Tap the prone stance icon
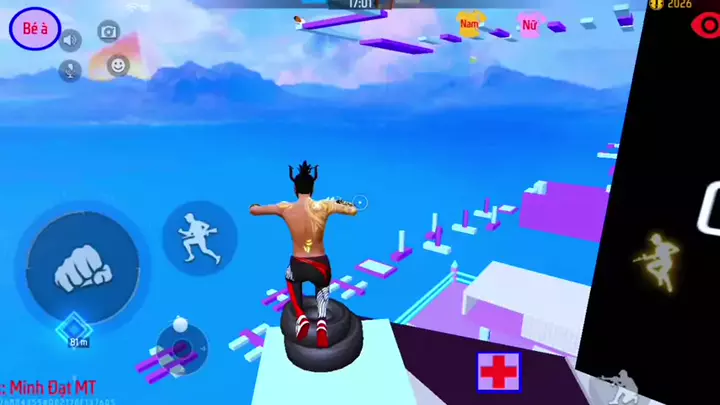 [614, 385]
